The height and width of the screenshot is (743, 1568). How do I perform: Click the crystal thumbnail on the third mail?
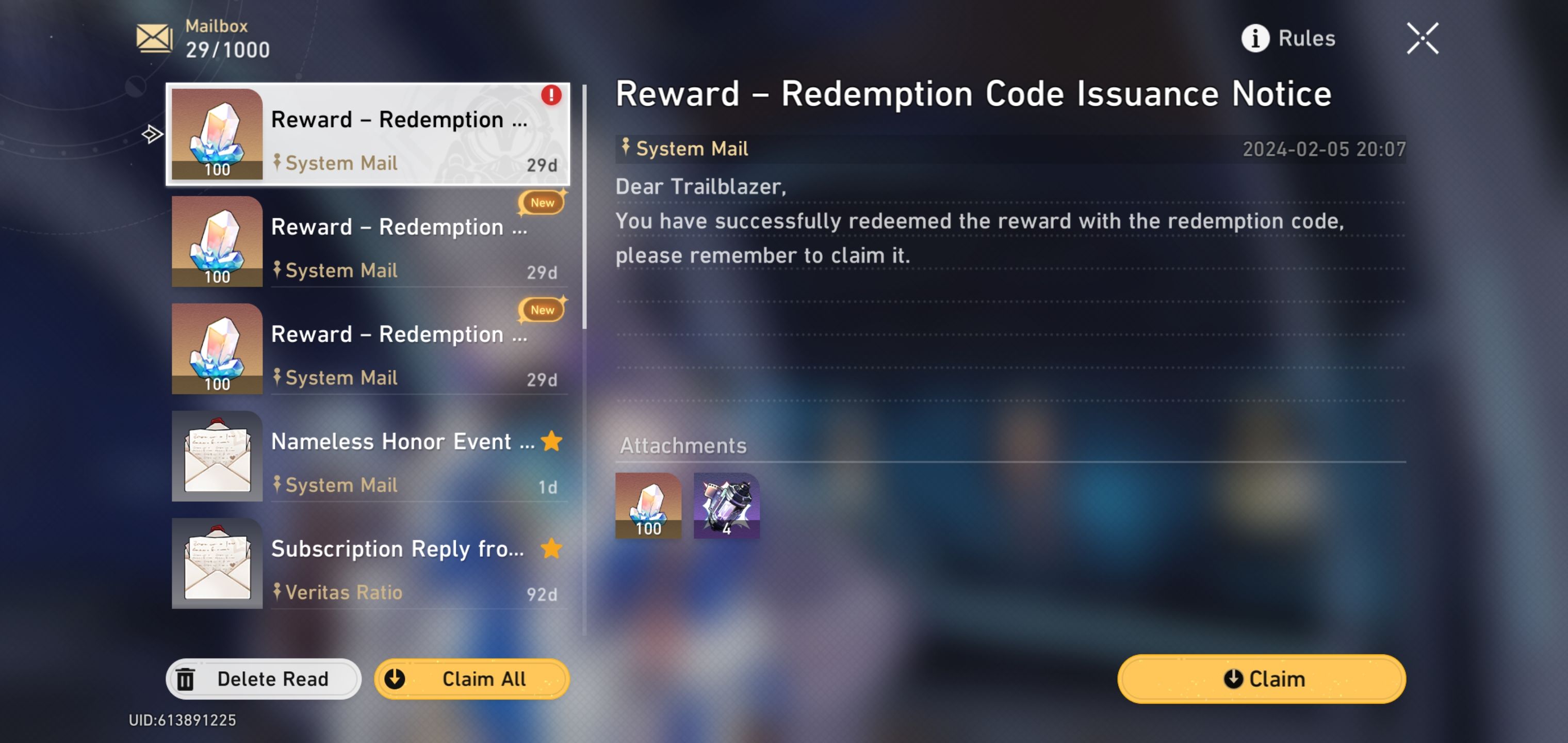point(217,349)
